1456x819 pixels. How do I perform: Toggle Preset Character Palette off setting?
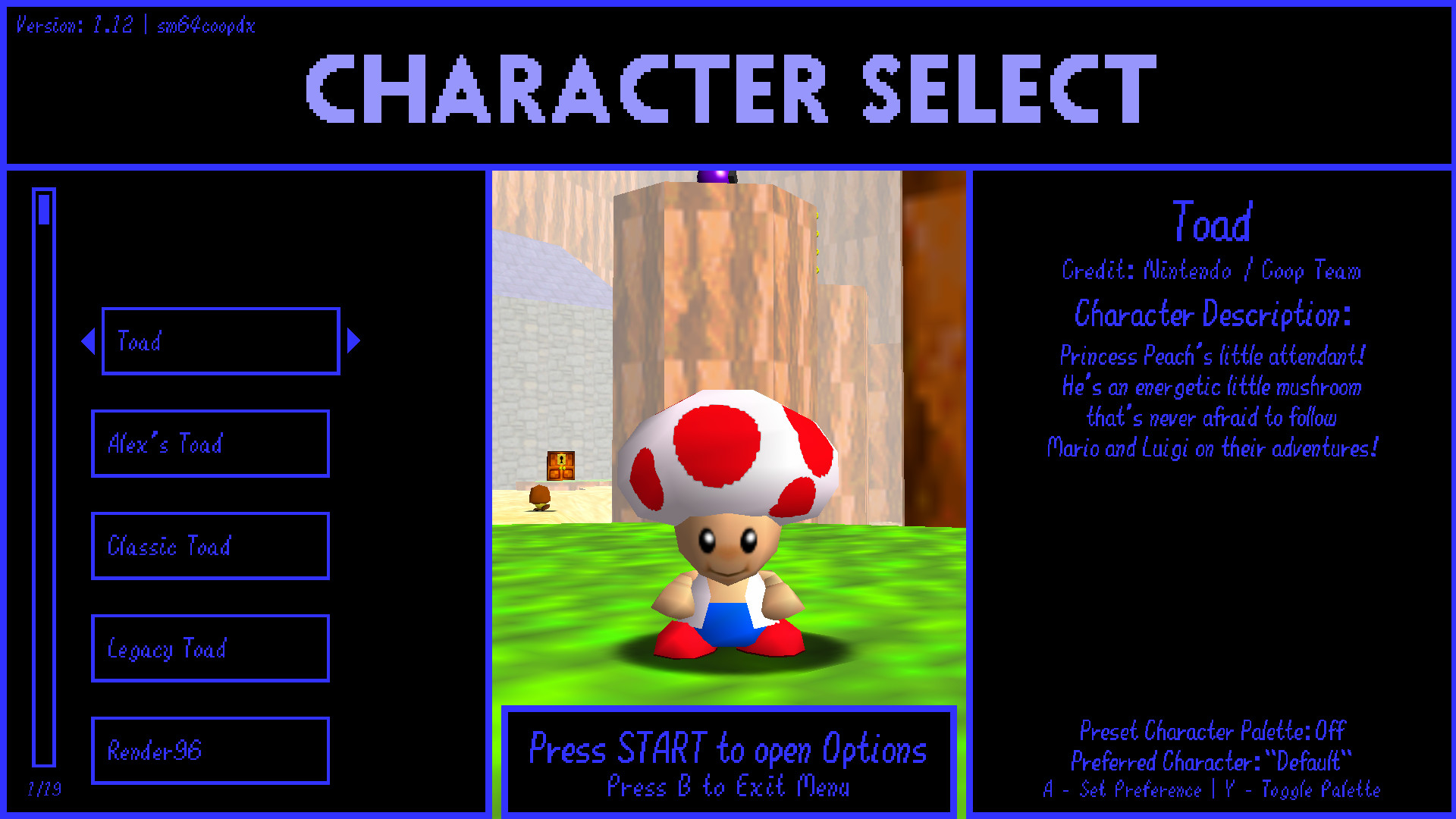point(1211,731)
